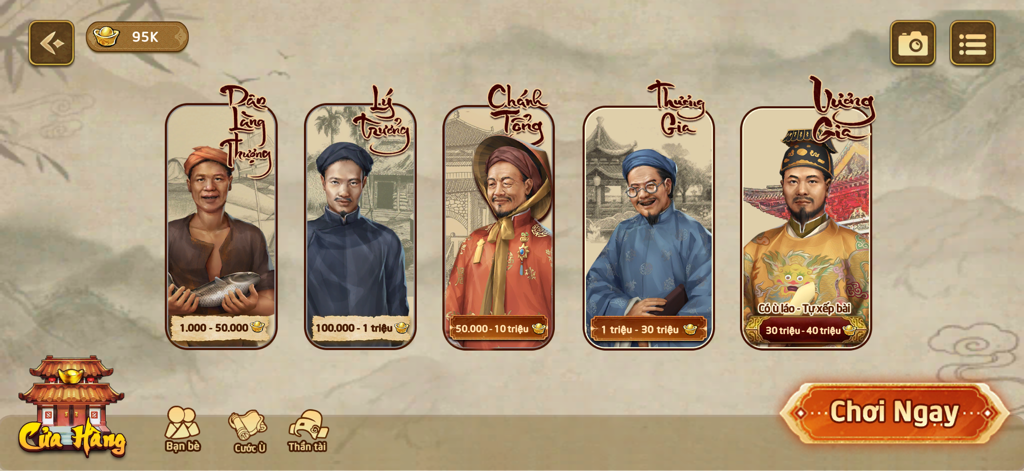Open the Bạn bè friends list

pos(182,429)
